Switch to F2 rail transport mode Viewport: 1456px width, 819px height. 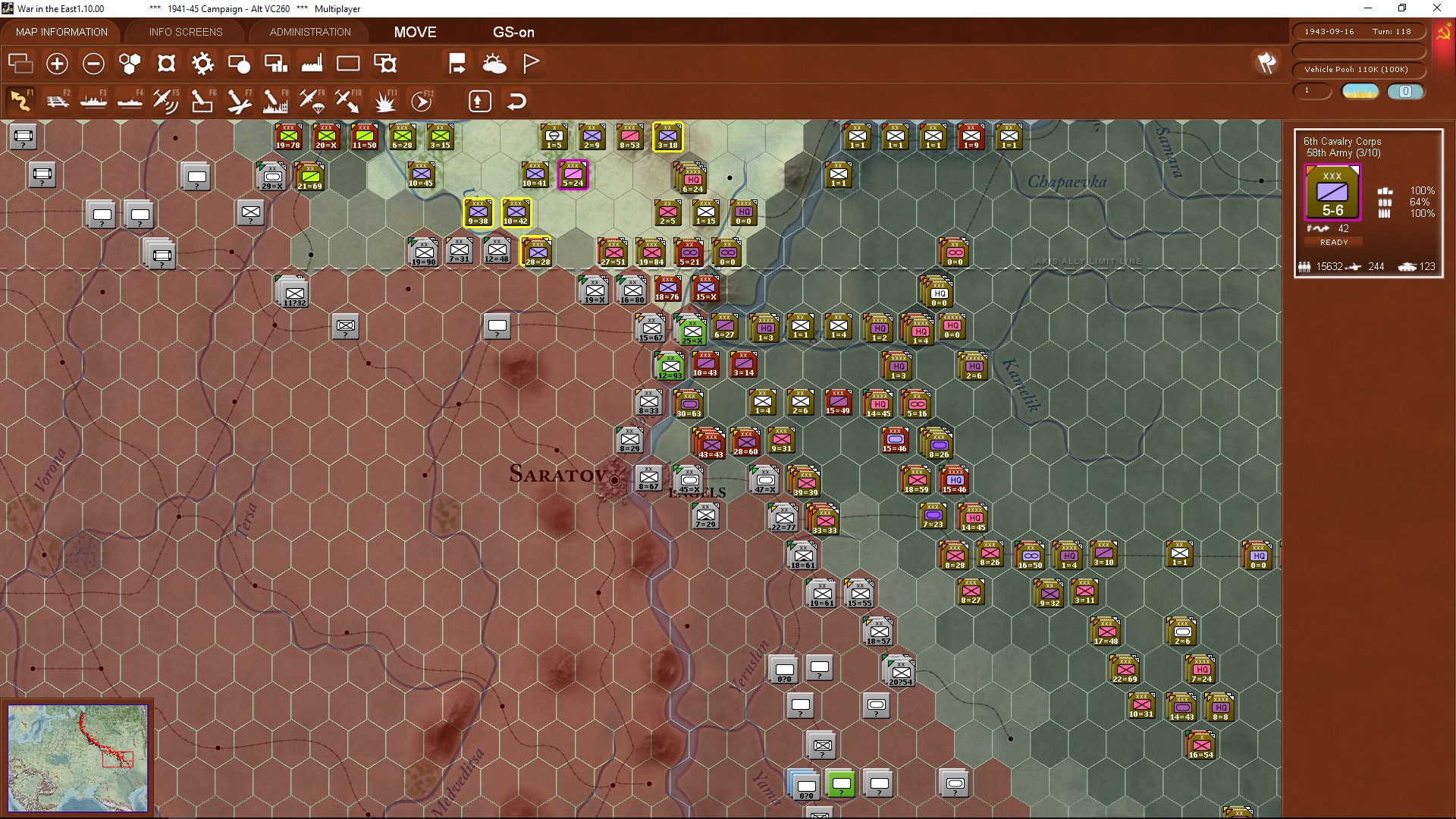[58, 99]
